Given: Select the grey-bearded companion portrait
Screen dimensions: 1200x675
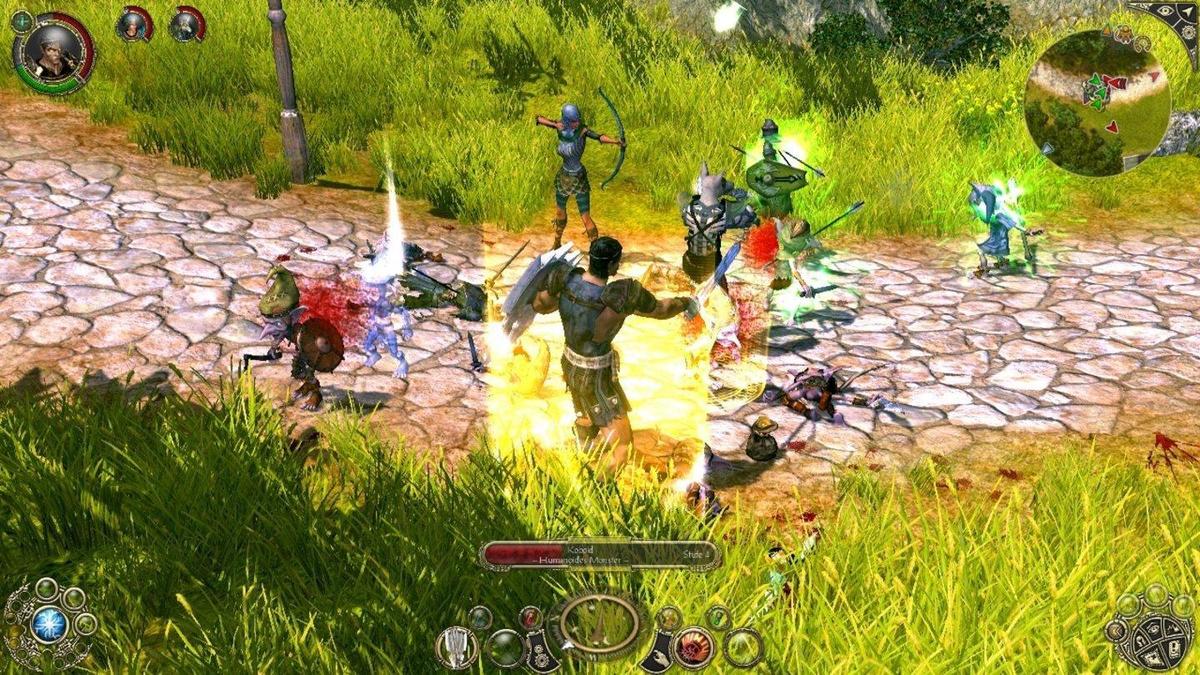Looking at the screenshot, I should coord(186,24).
